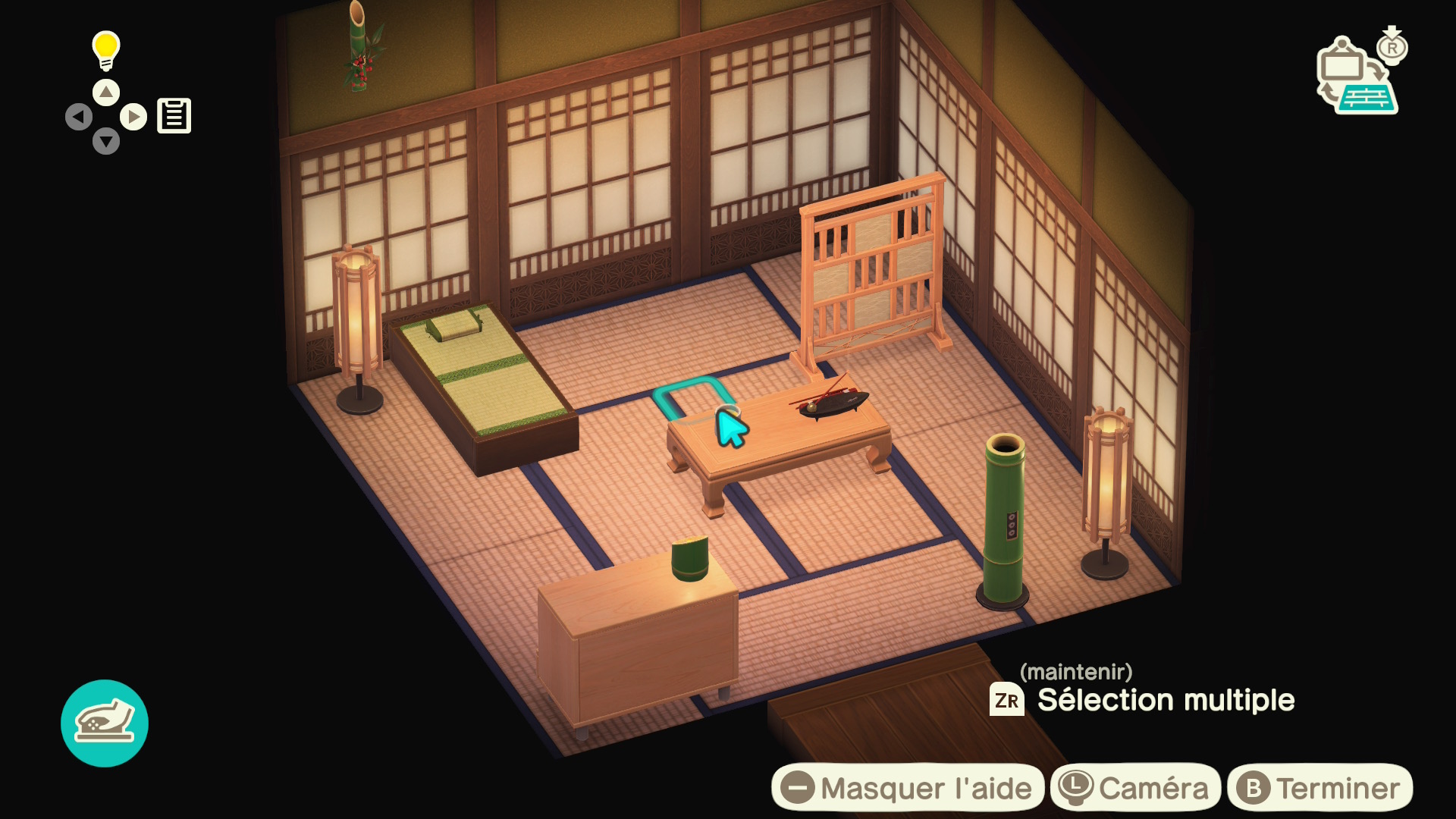This screenshot has width=1456, height=819.
Task: Click the furniture rotation icon top right
Action: point(1357,76)
